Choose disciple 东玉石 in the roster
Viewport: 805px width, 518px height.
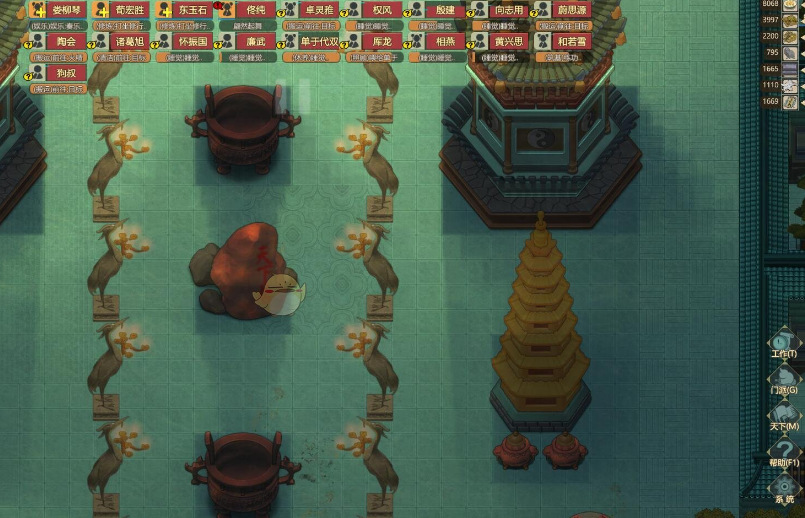194,10
